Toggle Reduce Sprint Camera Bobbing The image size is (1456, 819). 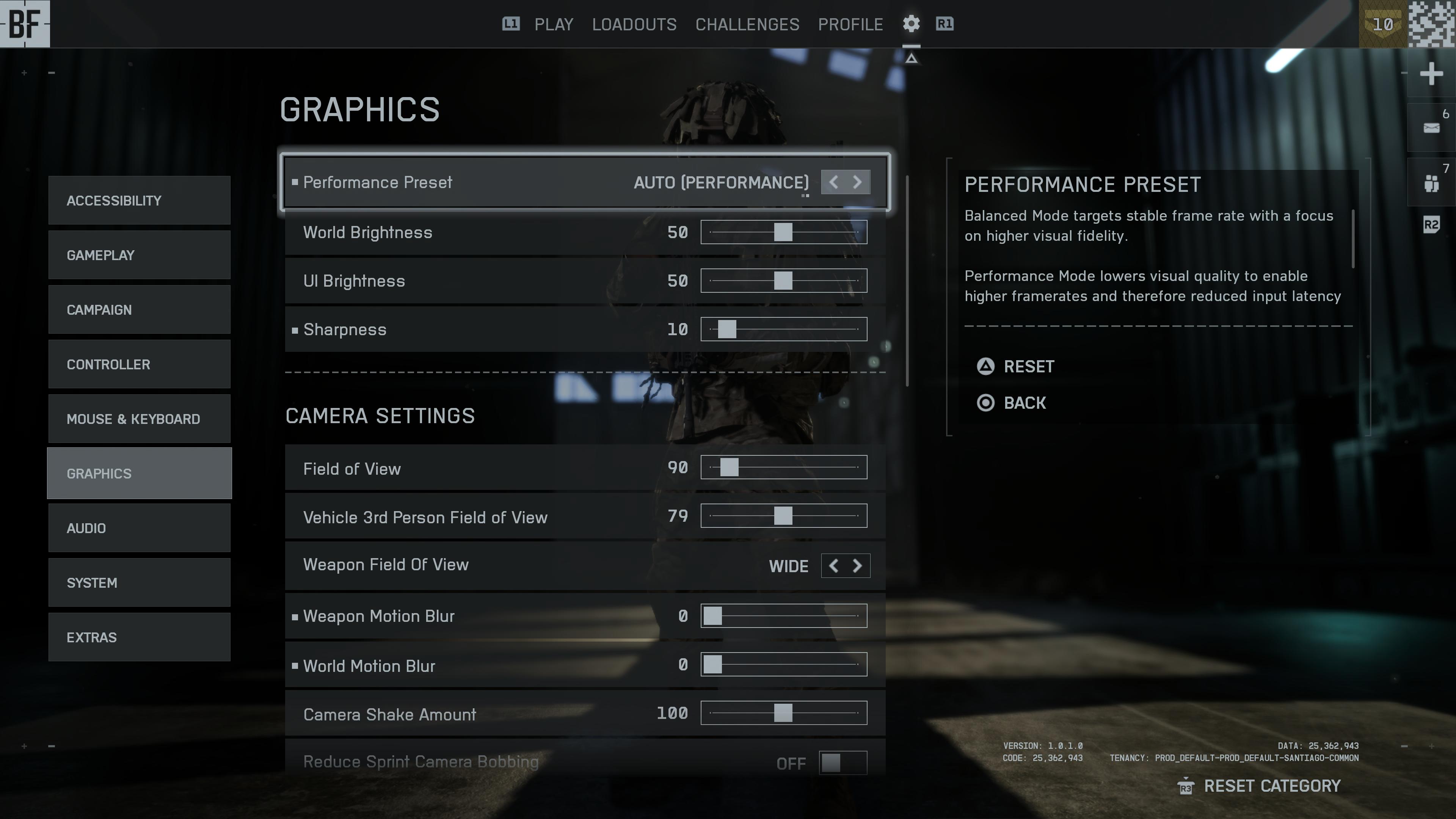pos(842,763)
